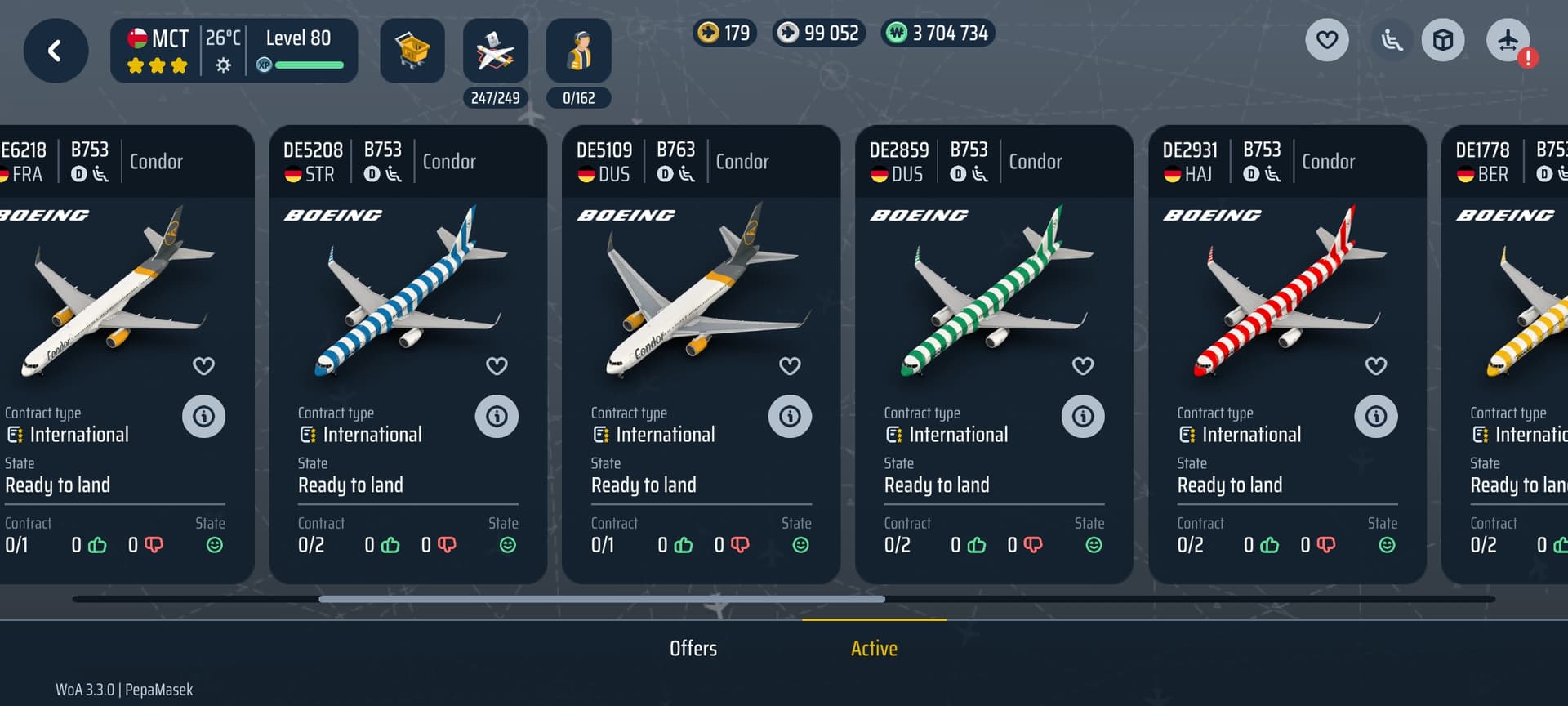Open the aircraft stands icon showing 247/249

click(x=495, y=51)
